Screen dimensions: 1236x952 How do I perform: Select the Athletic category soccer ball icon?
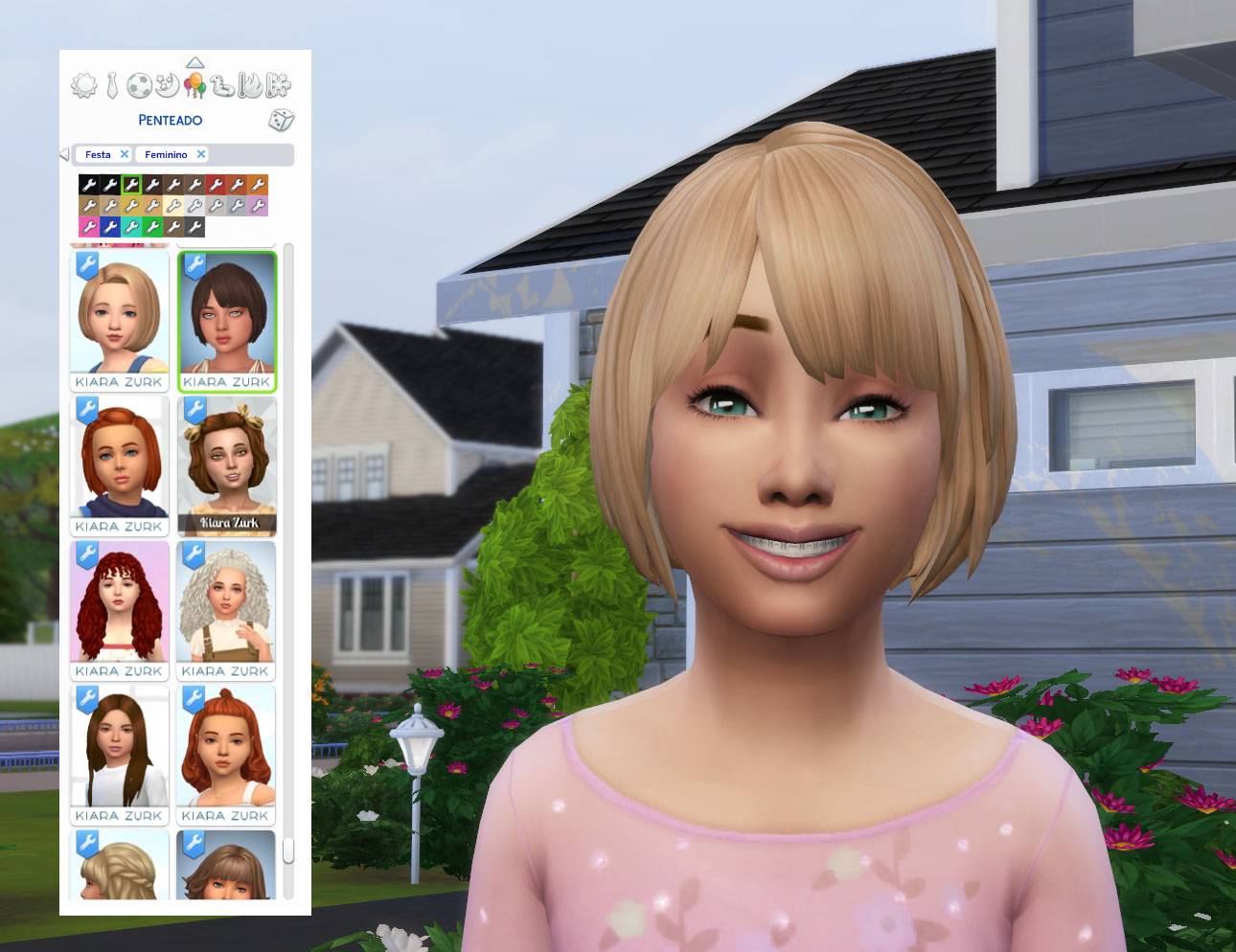click(139, 86)
